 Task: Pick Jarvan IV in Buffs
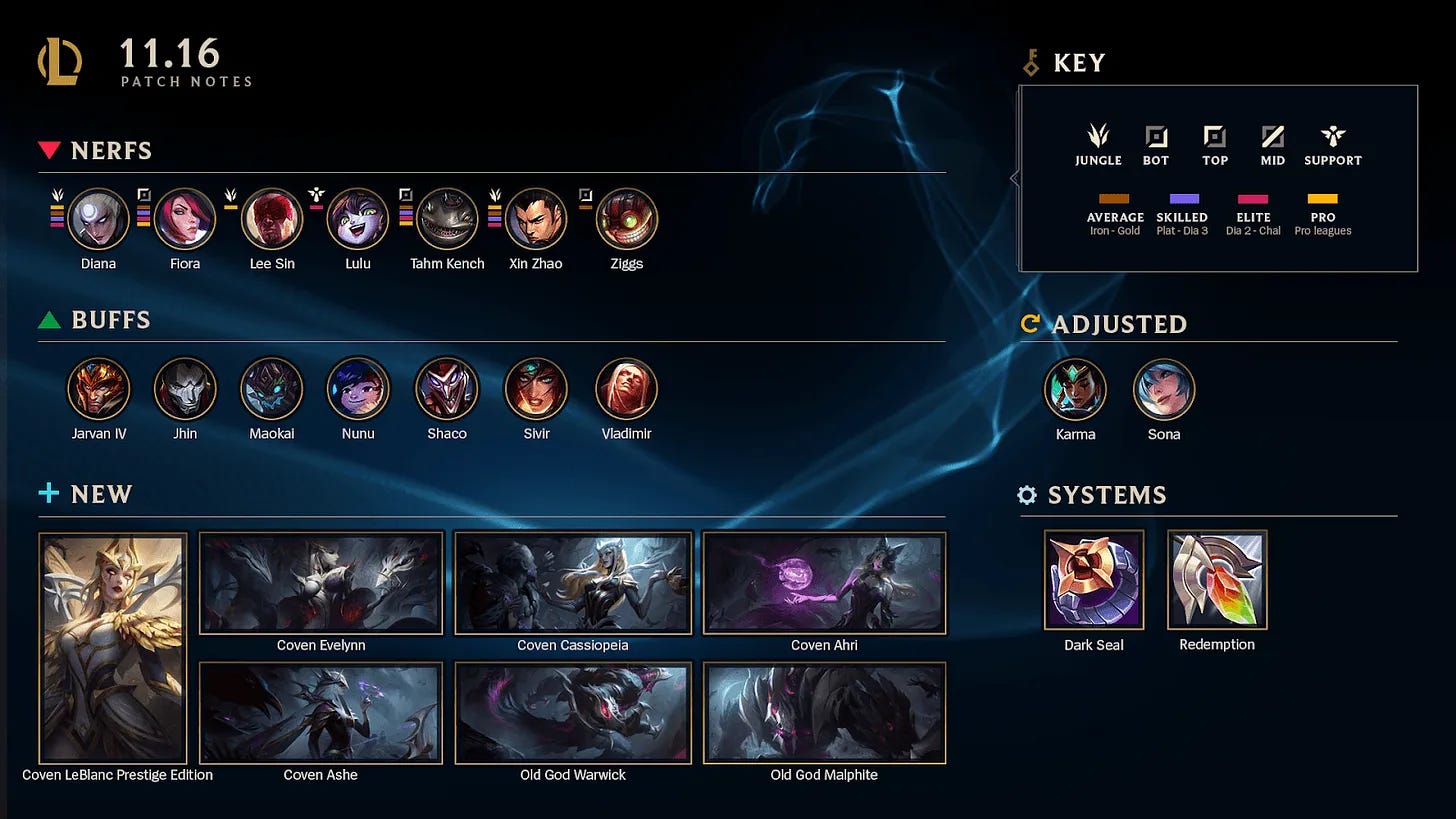tap(98, 389)
